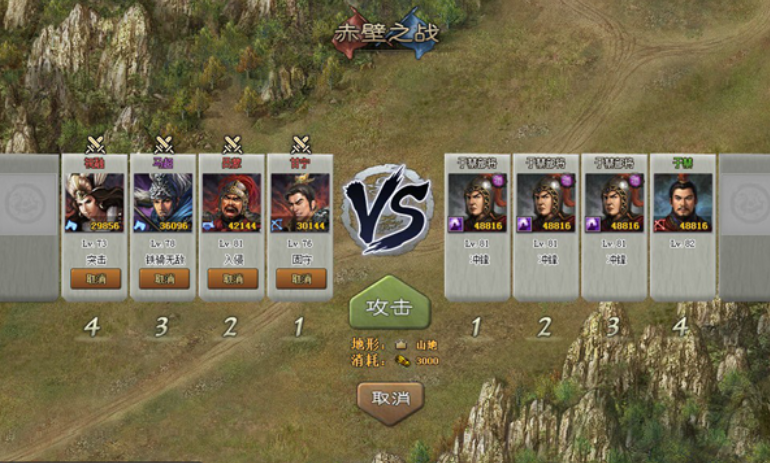Click the green 攻击 attack button
Screen dimensions: 770x463
coord(389,309)
